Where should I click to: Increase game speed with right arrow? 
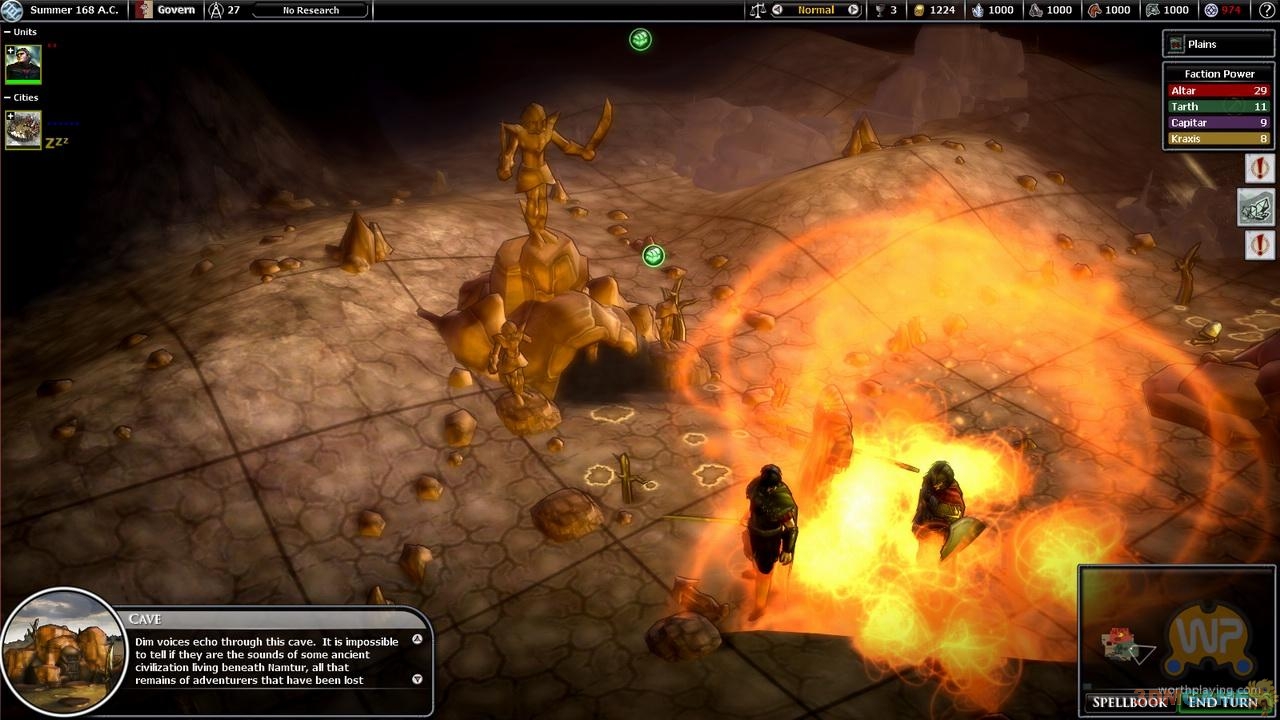click(x=853, y=10)
